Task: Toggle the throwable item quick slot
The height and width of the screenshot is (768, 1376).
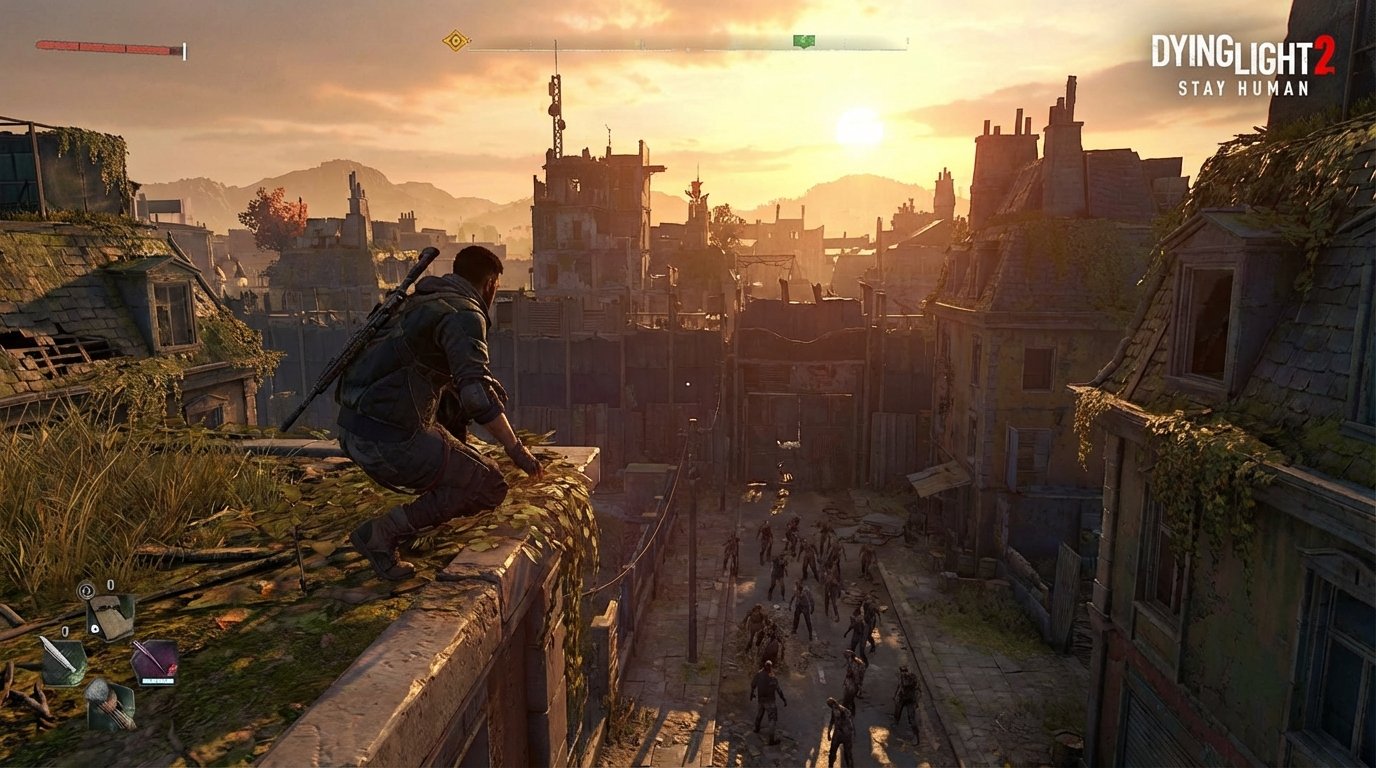Action: pyautogui.click(x=156, y=658)
